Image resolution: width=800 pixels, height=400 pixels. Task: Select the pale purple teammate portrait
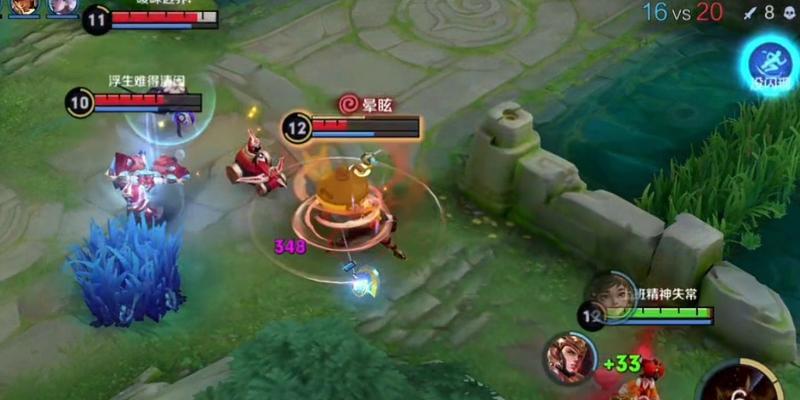[x=62, y=7]
